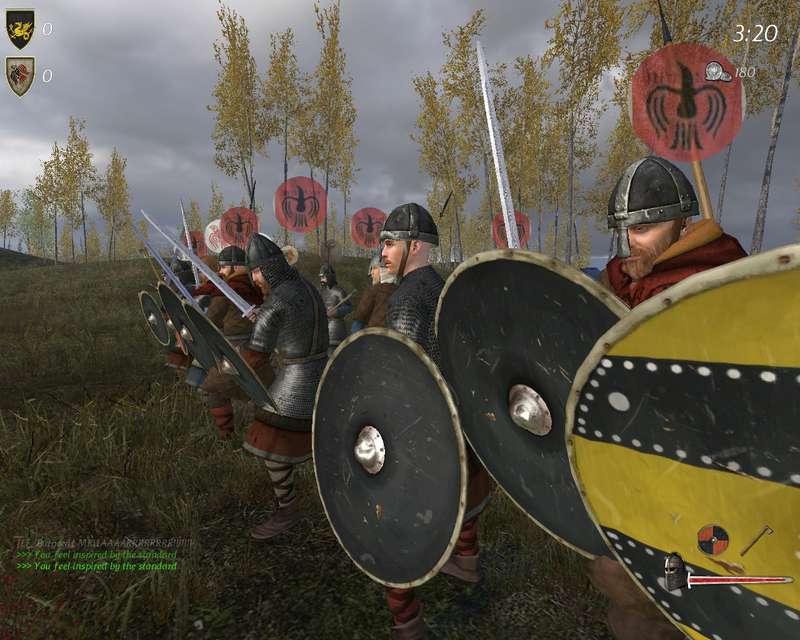Click the golden dragon team shield
800x640 pixels.
pos(20,29)
